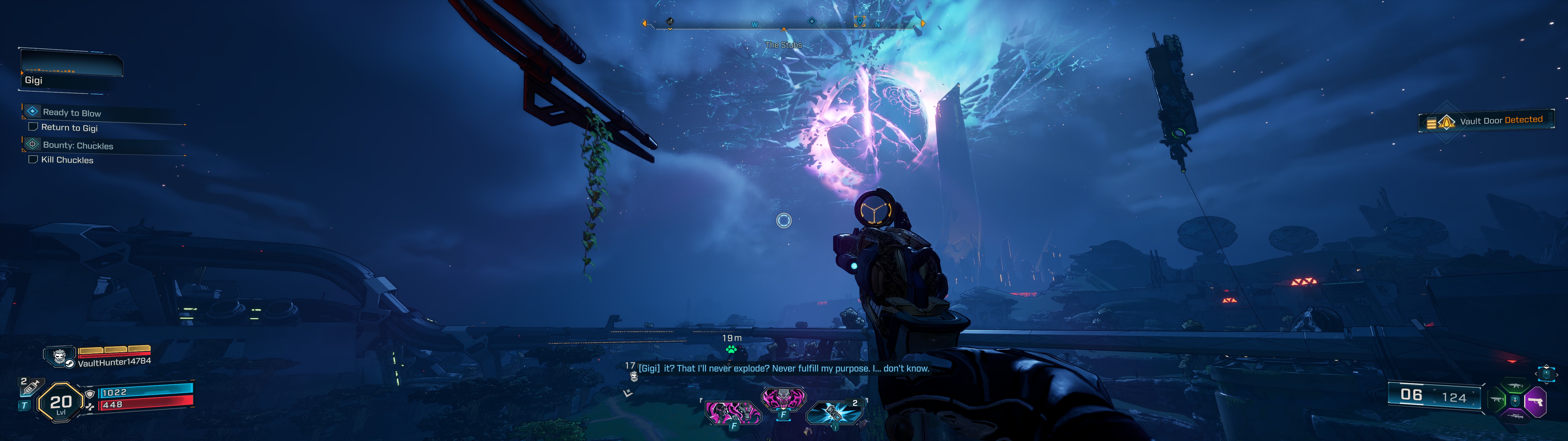1568x441 pixels.
Task: Select the green paw print waypoint marker
Action: 731,349
